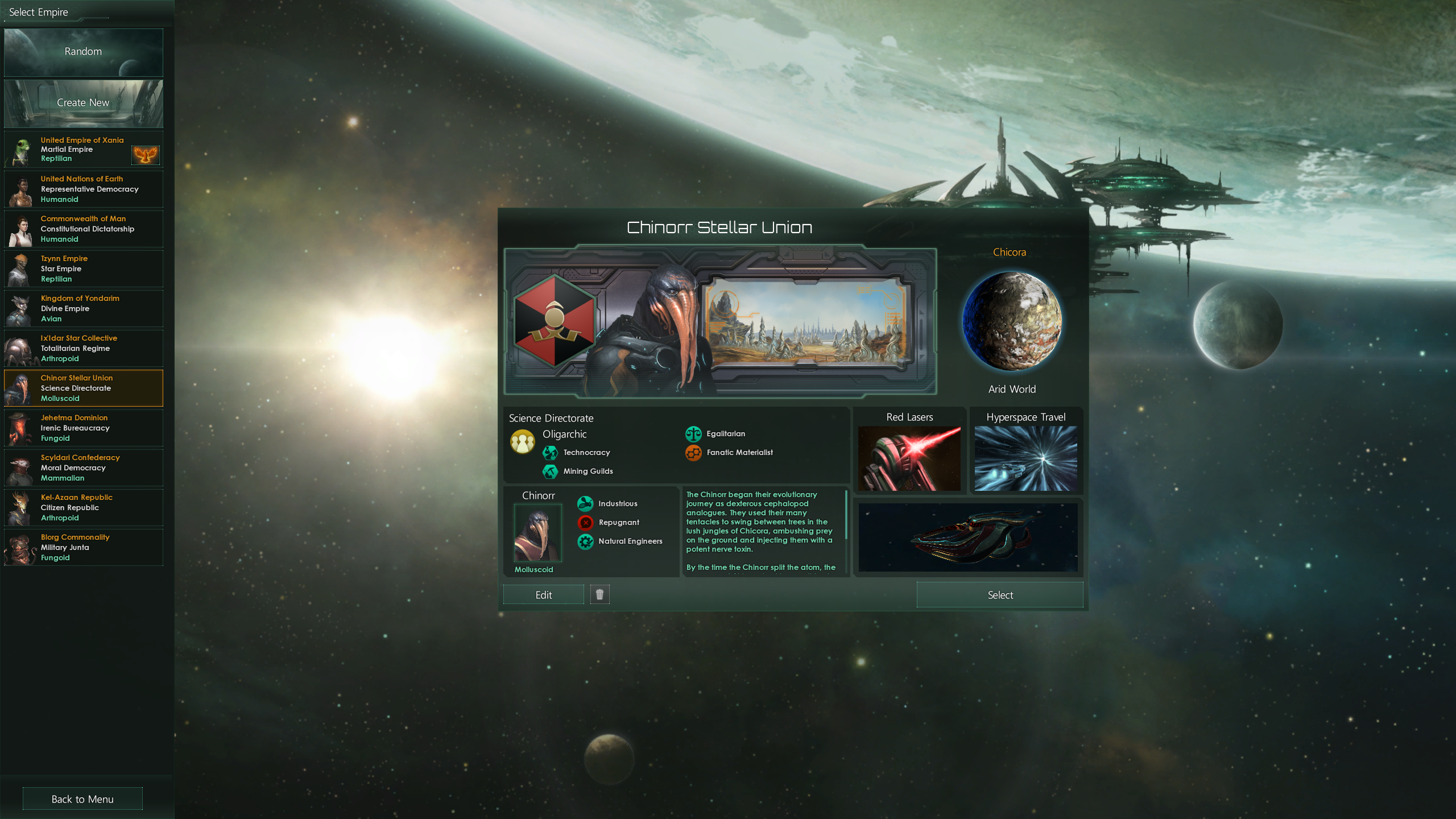Edit the Chinorr Stellar Union empire

(543, 595)
